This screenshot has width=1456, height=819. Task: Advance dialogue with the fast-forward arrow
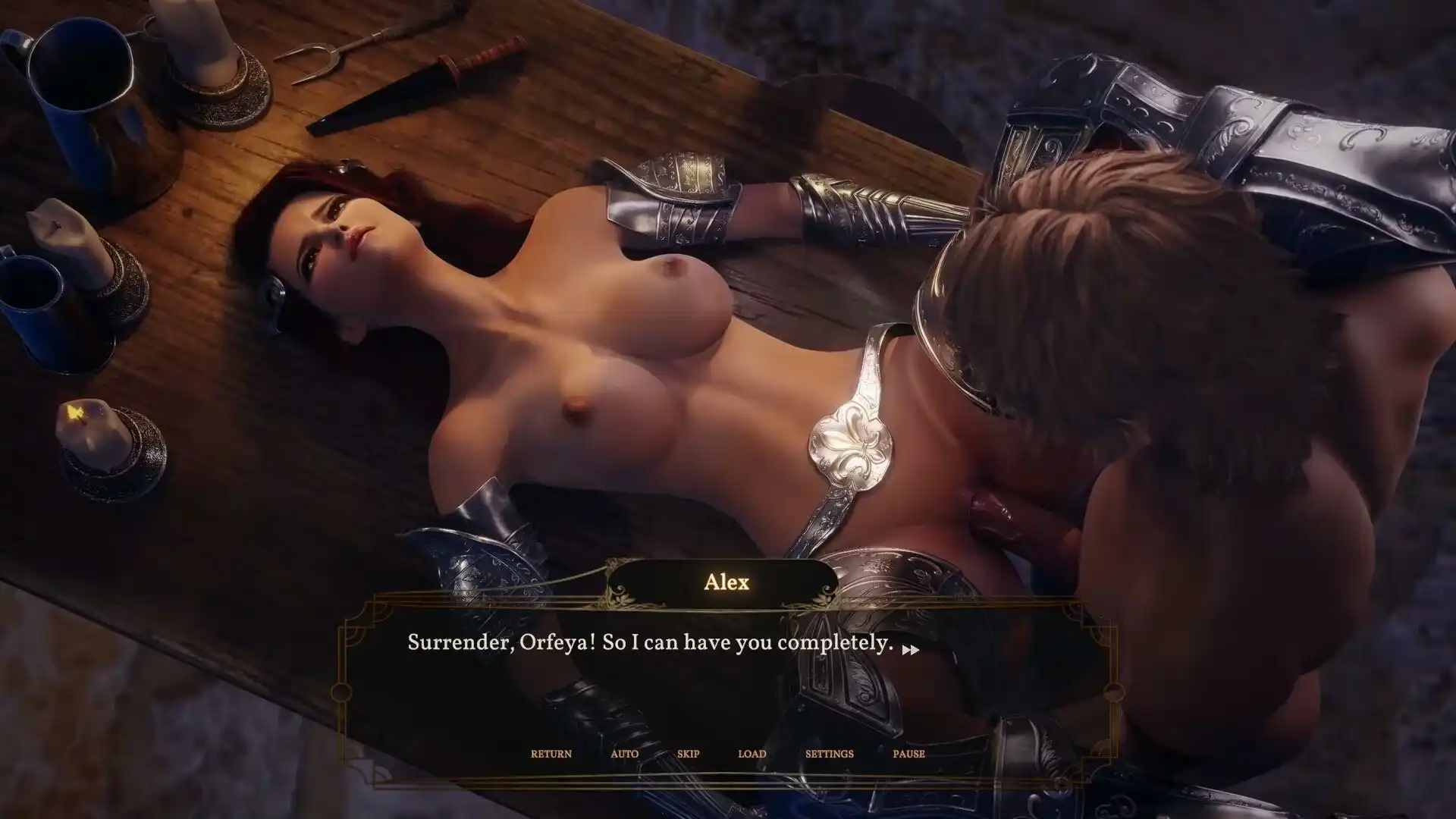(911, 650)
